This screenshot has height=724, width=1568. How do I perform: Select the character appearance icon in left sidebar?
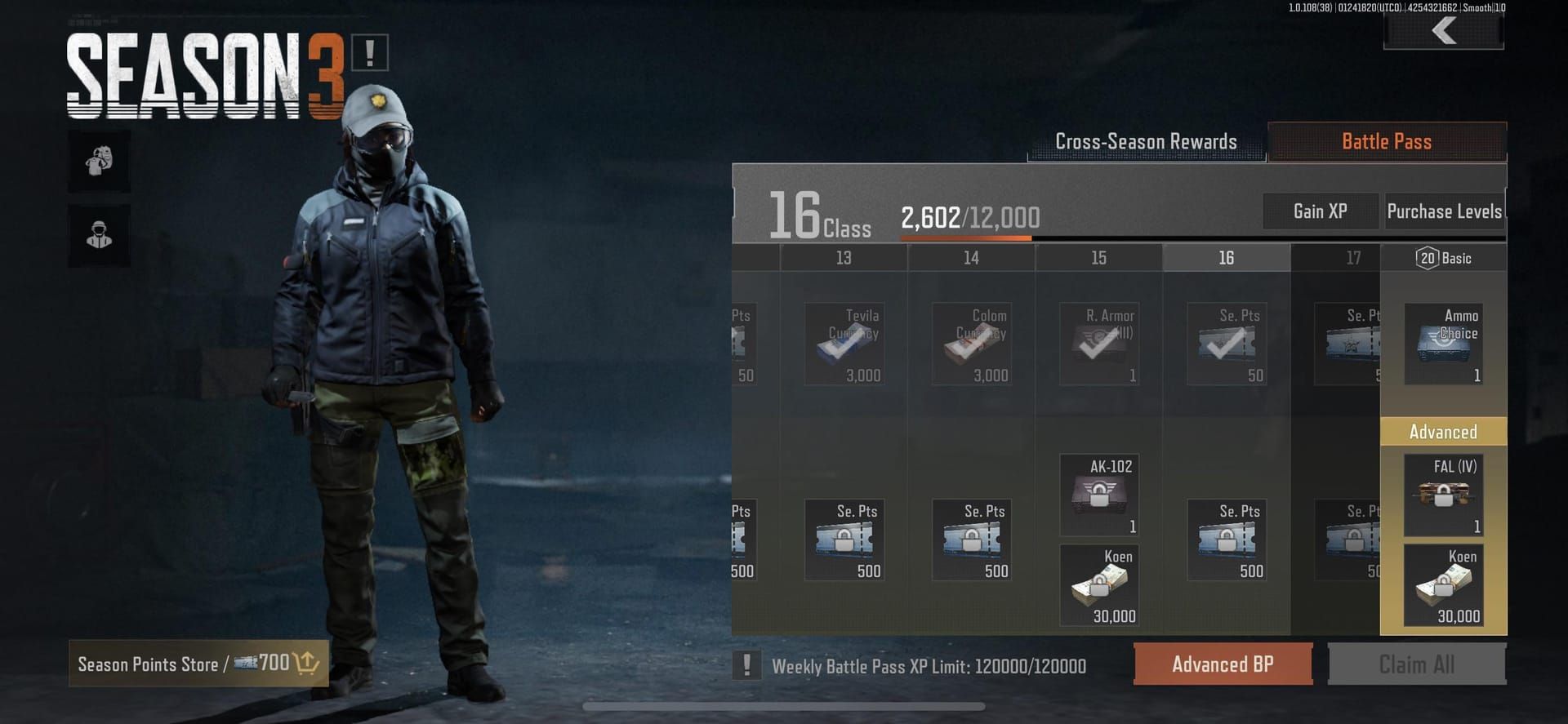pos(98,235)
